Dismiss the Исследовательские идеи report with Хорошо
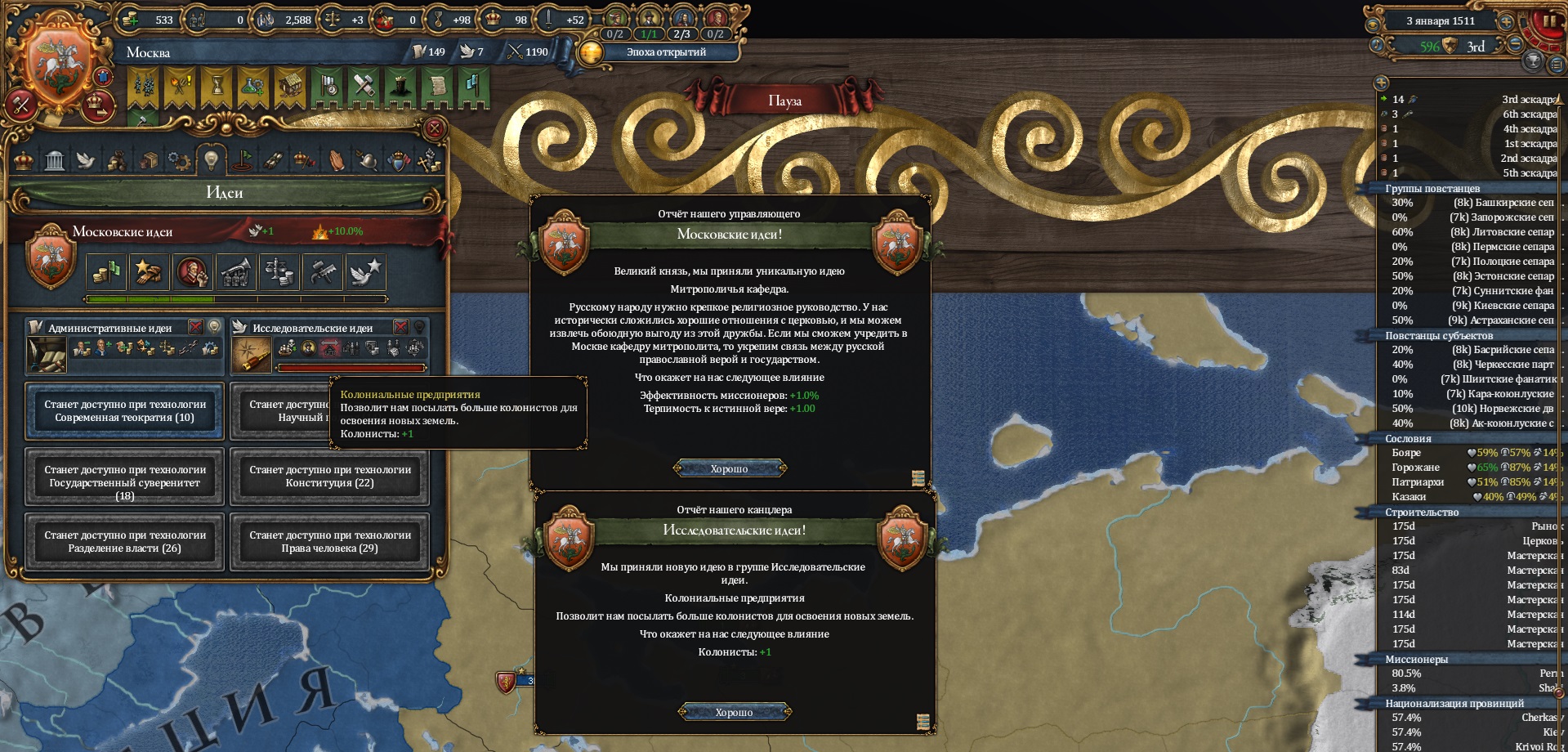Viewport: 1568px width, 752px height. point(734,712)
